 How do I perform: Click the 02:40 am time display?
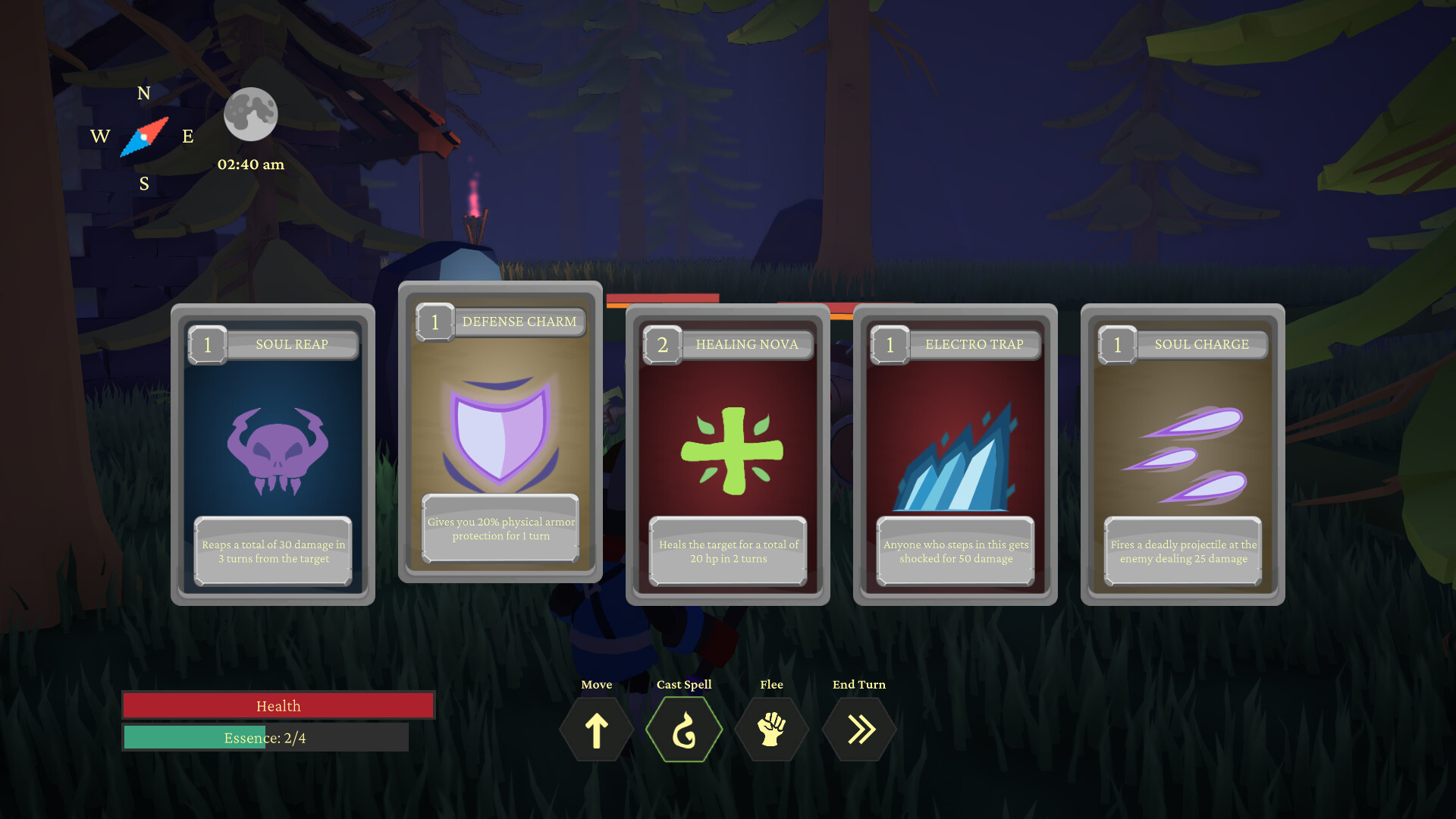pos(251,164)
